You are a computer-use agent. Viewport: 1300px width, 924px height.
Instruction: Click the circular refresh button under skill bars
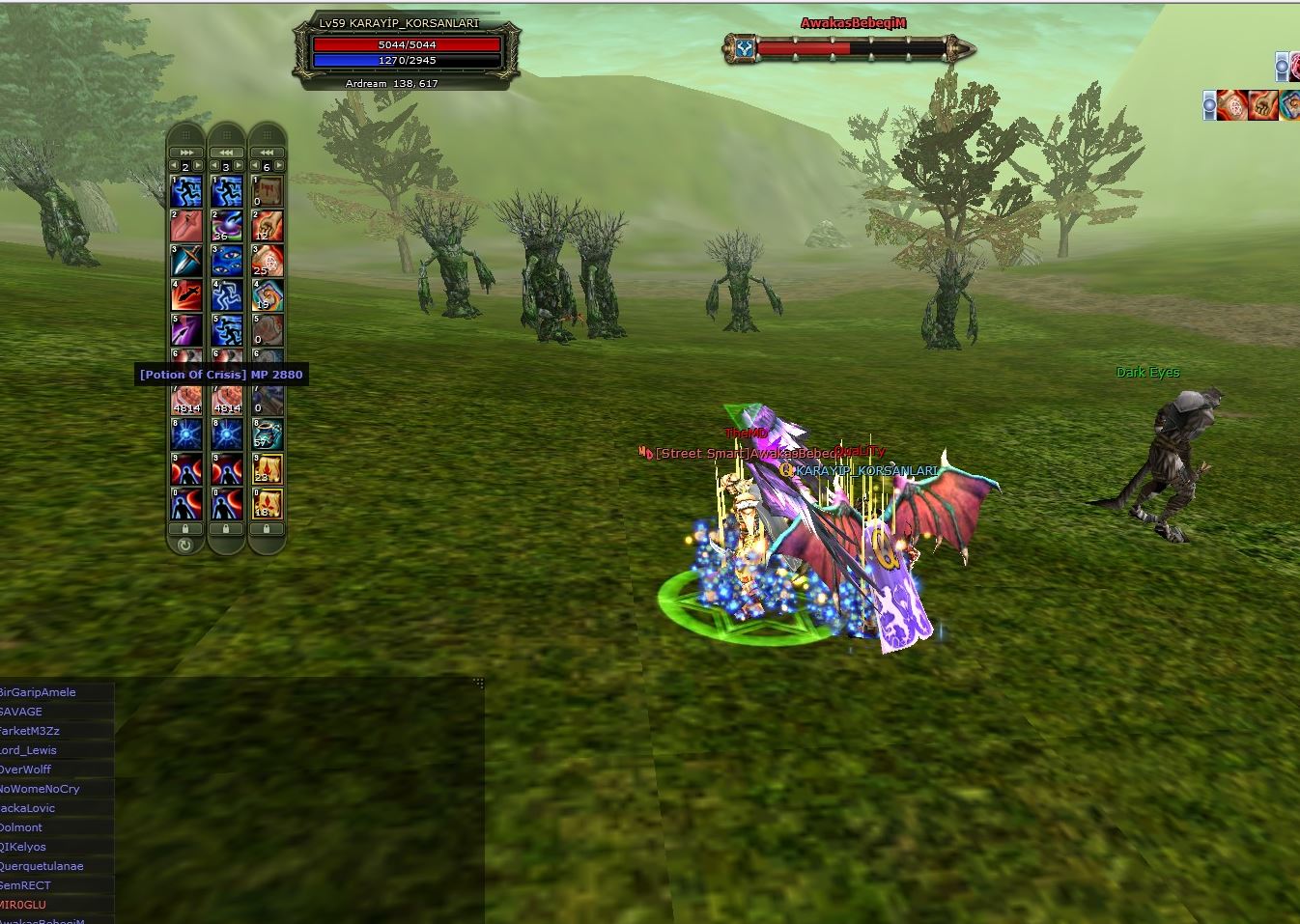click(185, 545)
